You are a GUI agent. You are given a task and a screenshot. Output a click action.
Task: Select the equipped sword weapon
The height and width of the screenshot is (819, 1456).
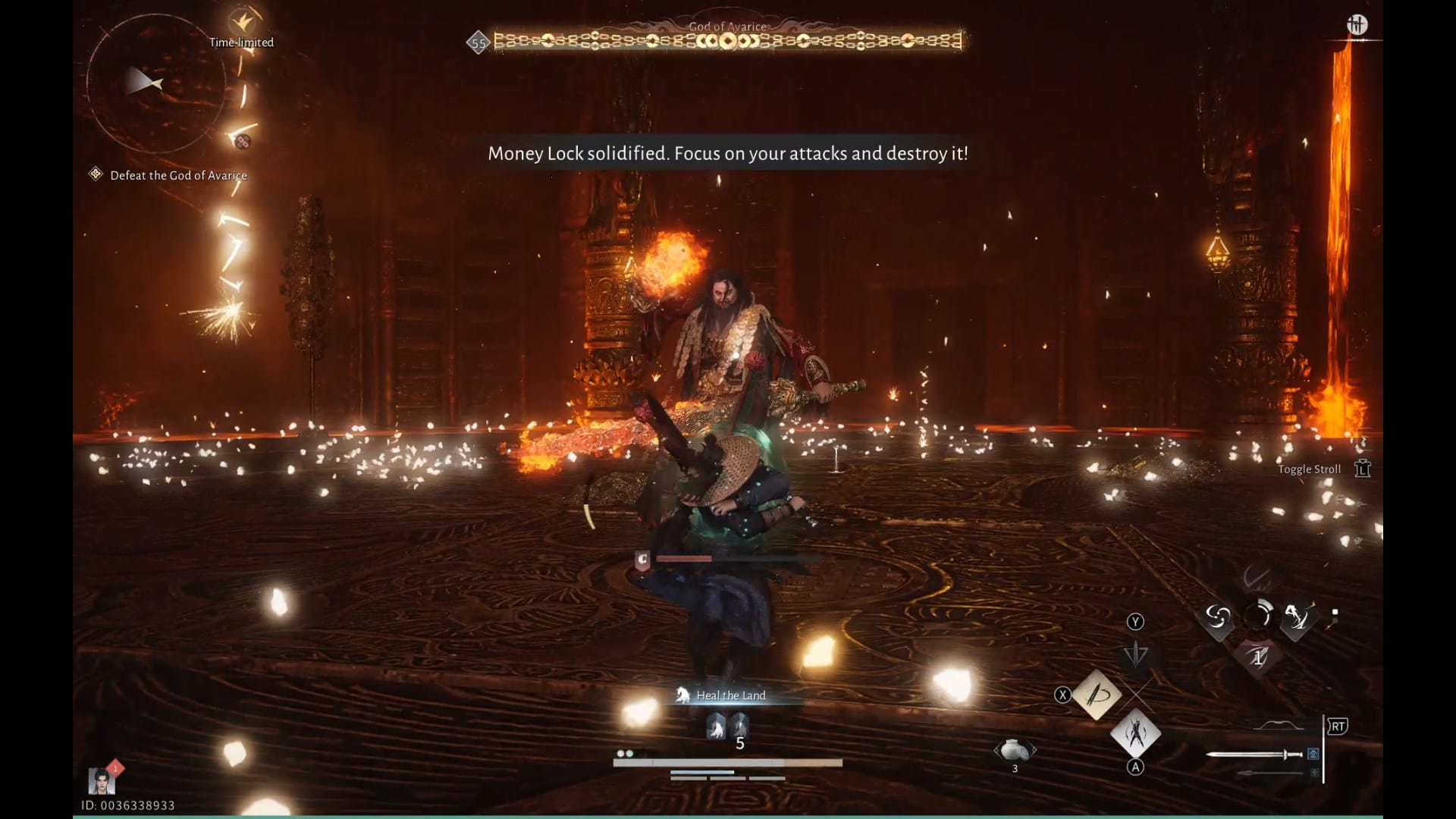[x=1254, y=754]
